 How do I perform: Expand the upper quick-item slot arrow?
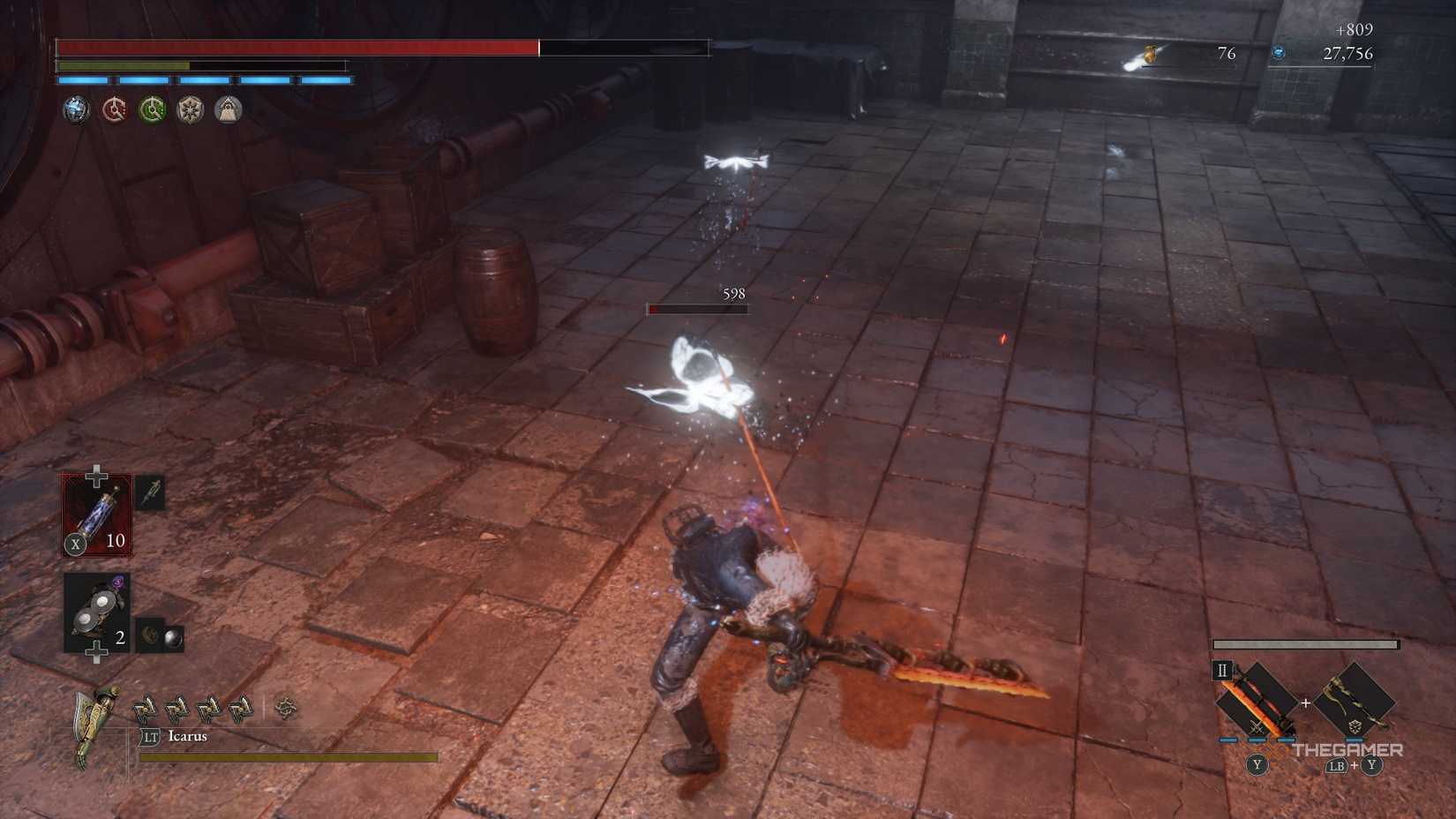click(x=96, y=475)
